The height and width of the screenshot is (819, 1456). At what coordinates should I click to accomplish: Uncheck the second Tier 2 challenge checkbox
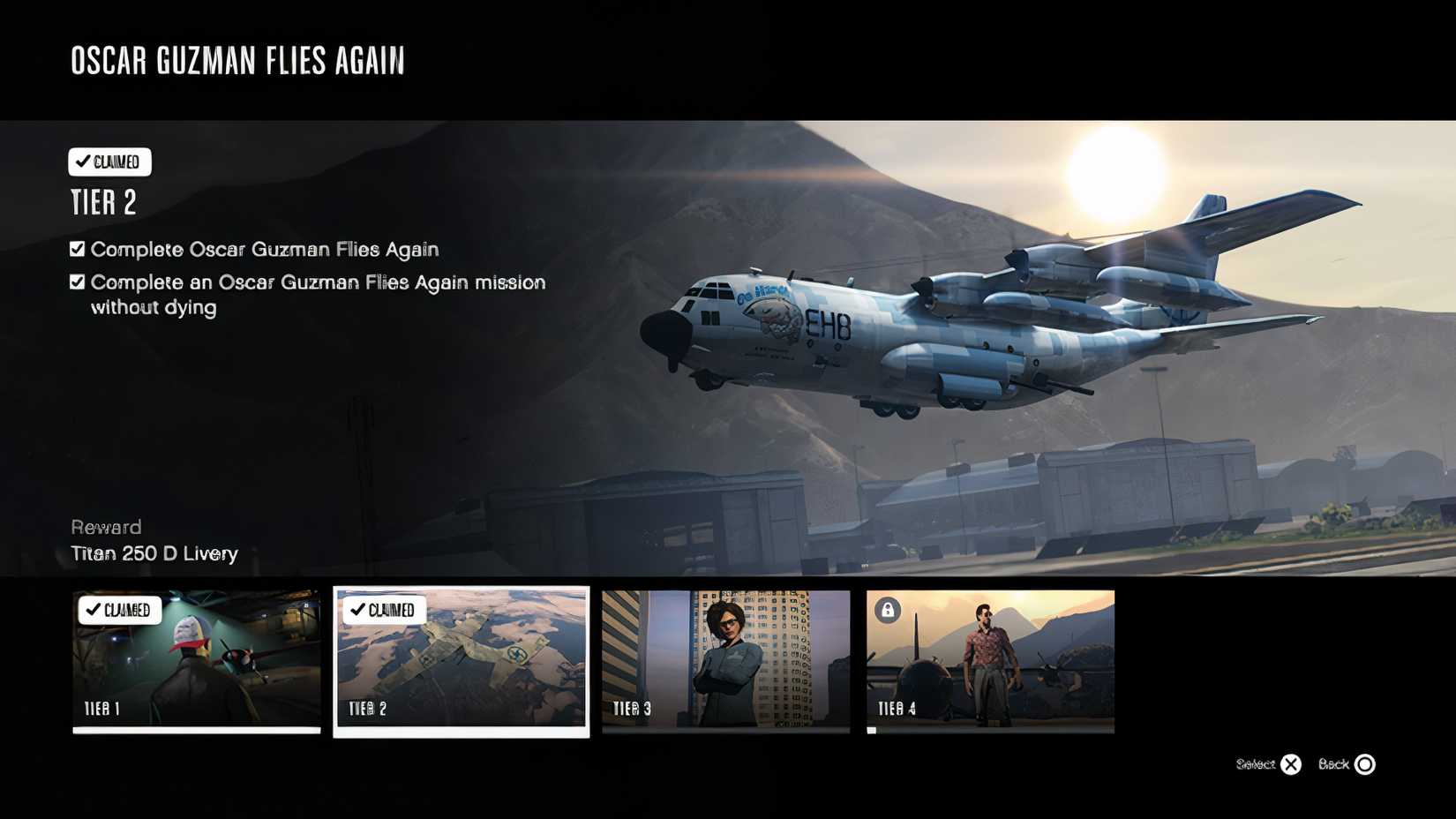(x=76, y=282)
